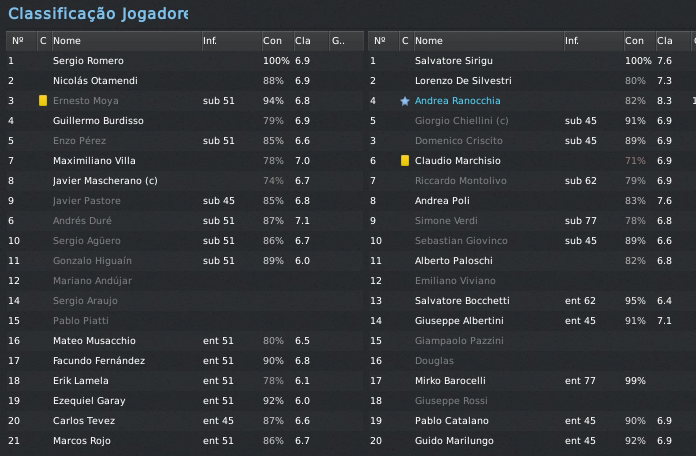This screenshot has height=456, width=696.
Task: Sort right table by Nº column
Action: tap(379, 41)
